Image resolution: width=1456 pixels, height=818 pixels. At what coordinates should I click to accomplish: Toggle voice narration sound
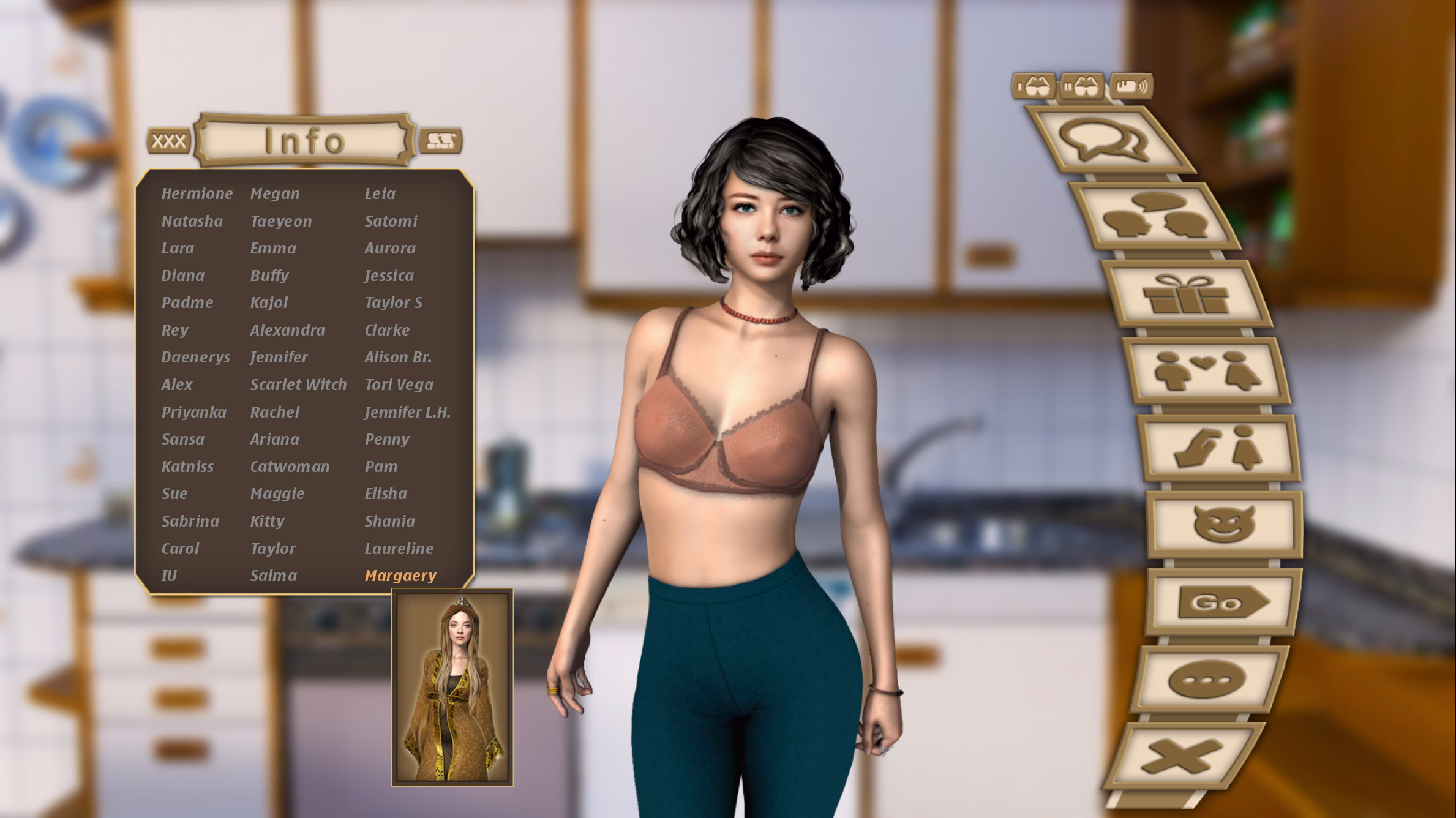click(x=1133, y=88)
